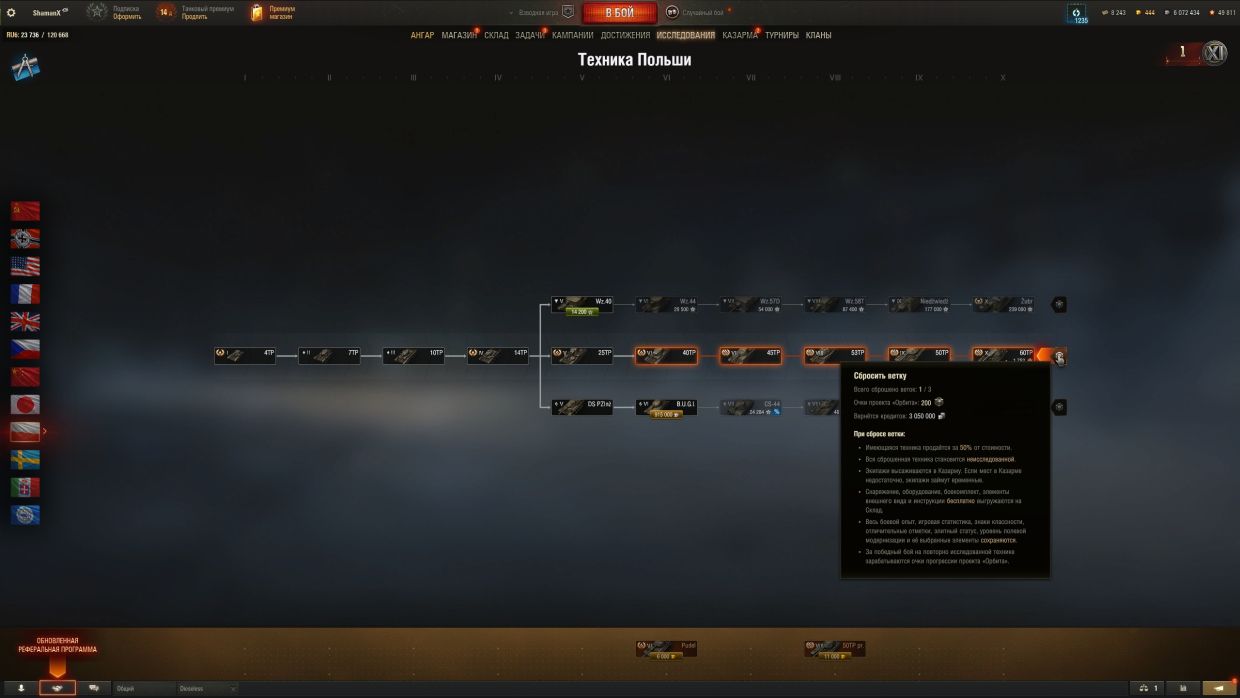Switch to the КАЗАРМА tab
The image size is (1240, 698).
740,35
